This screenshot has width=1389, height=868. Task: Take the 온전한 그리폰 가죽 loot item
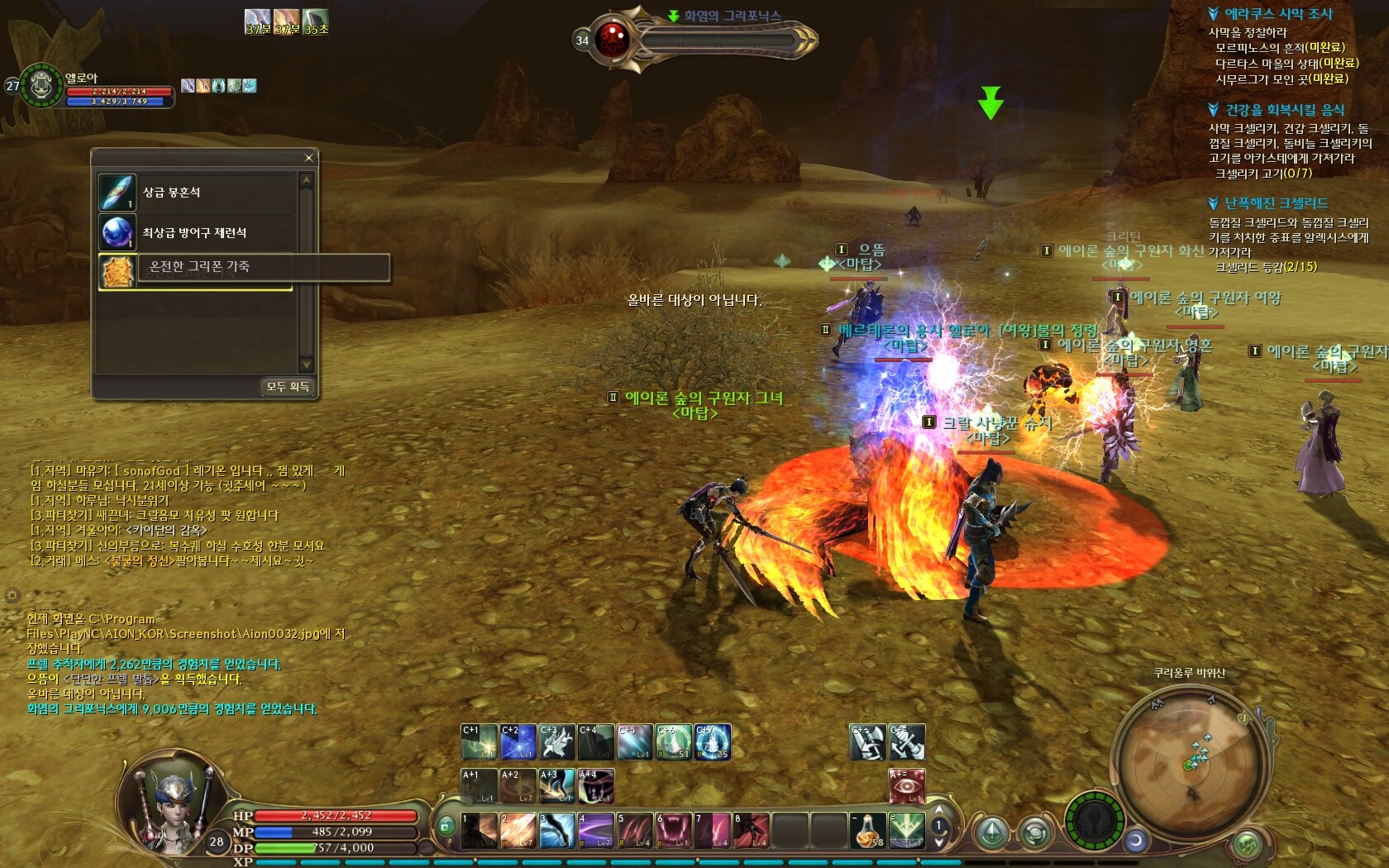tap(198, 268)
